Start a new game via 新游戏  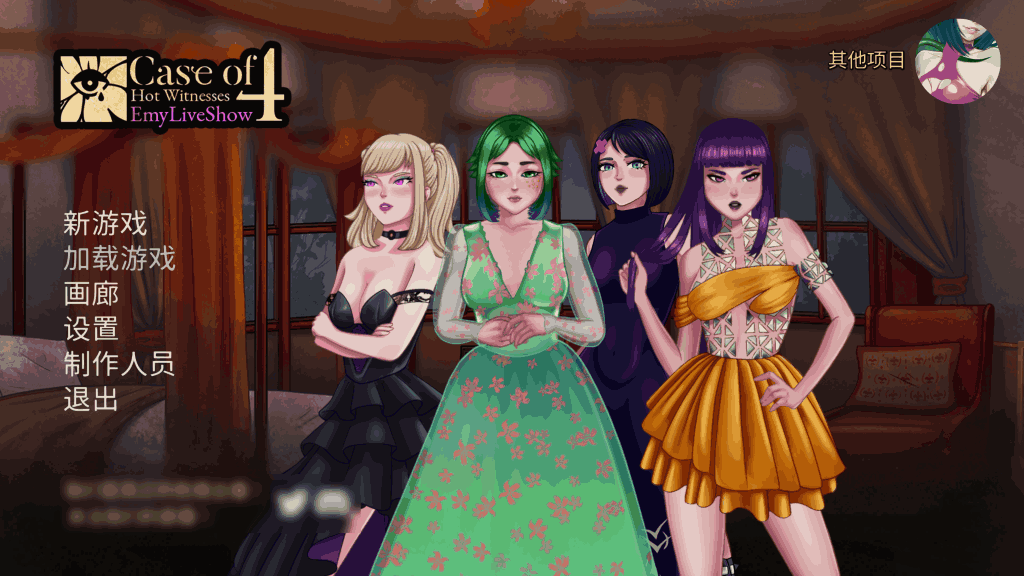[x=105, y=224]
